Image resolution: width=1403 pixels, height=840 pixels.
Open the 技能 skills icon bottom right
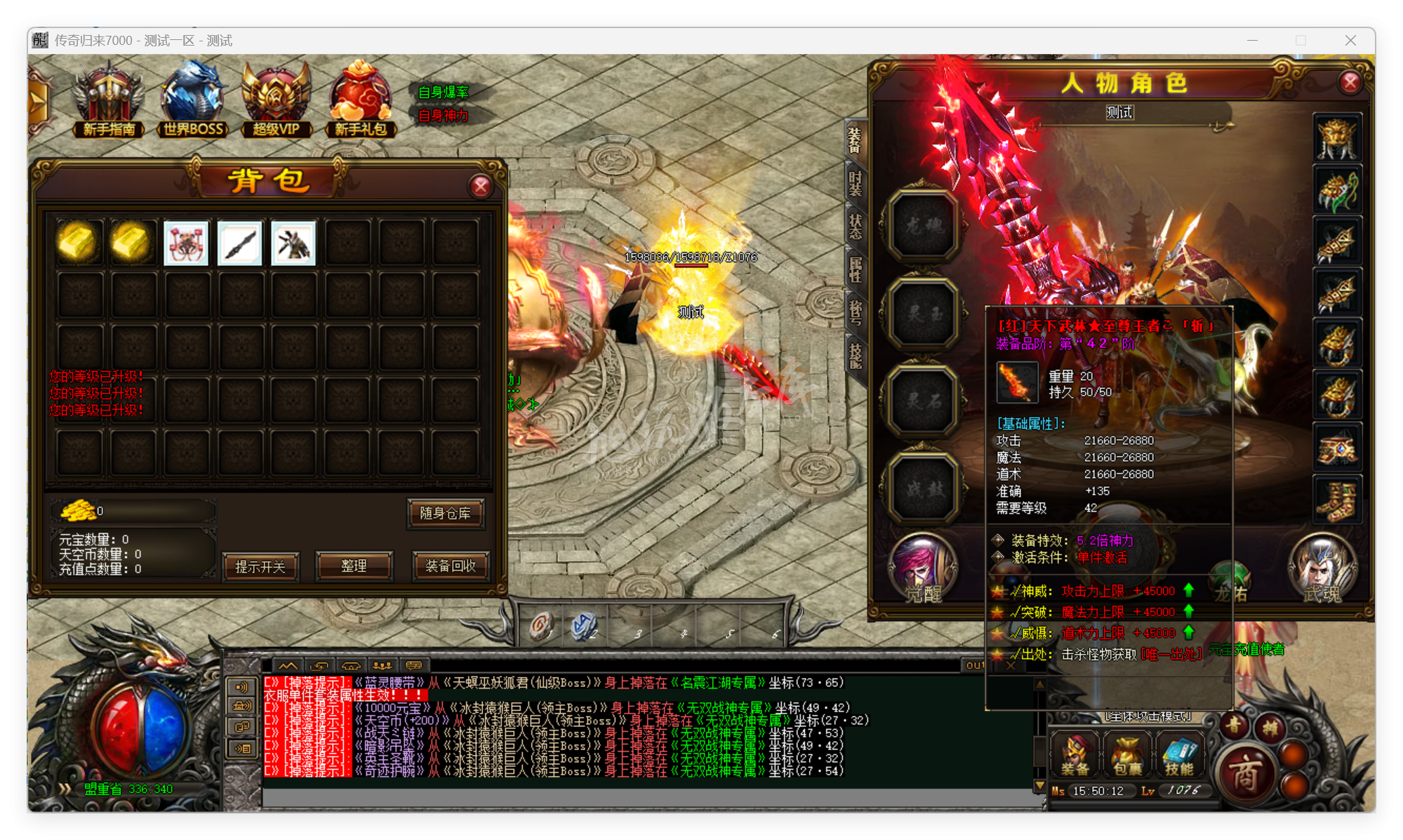click(x=1181, y=754)
